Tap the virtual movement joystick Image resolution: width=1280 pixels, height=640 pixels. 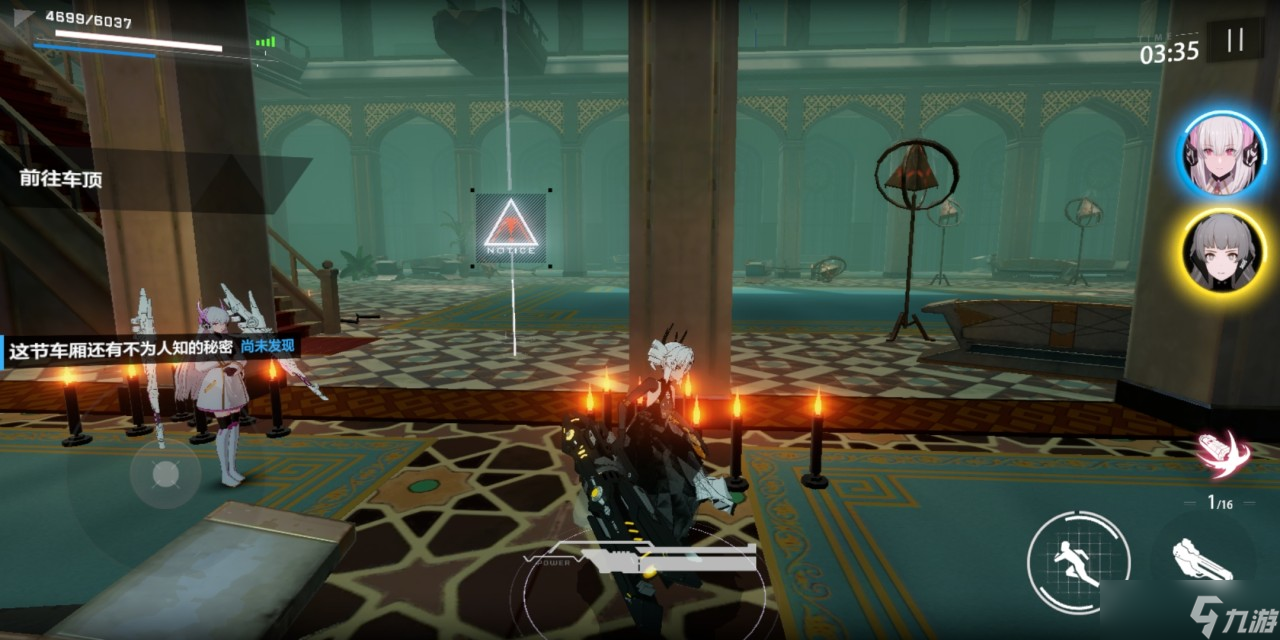(165, 473)
